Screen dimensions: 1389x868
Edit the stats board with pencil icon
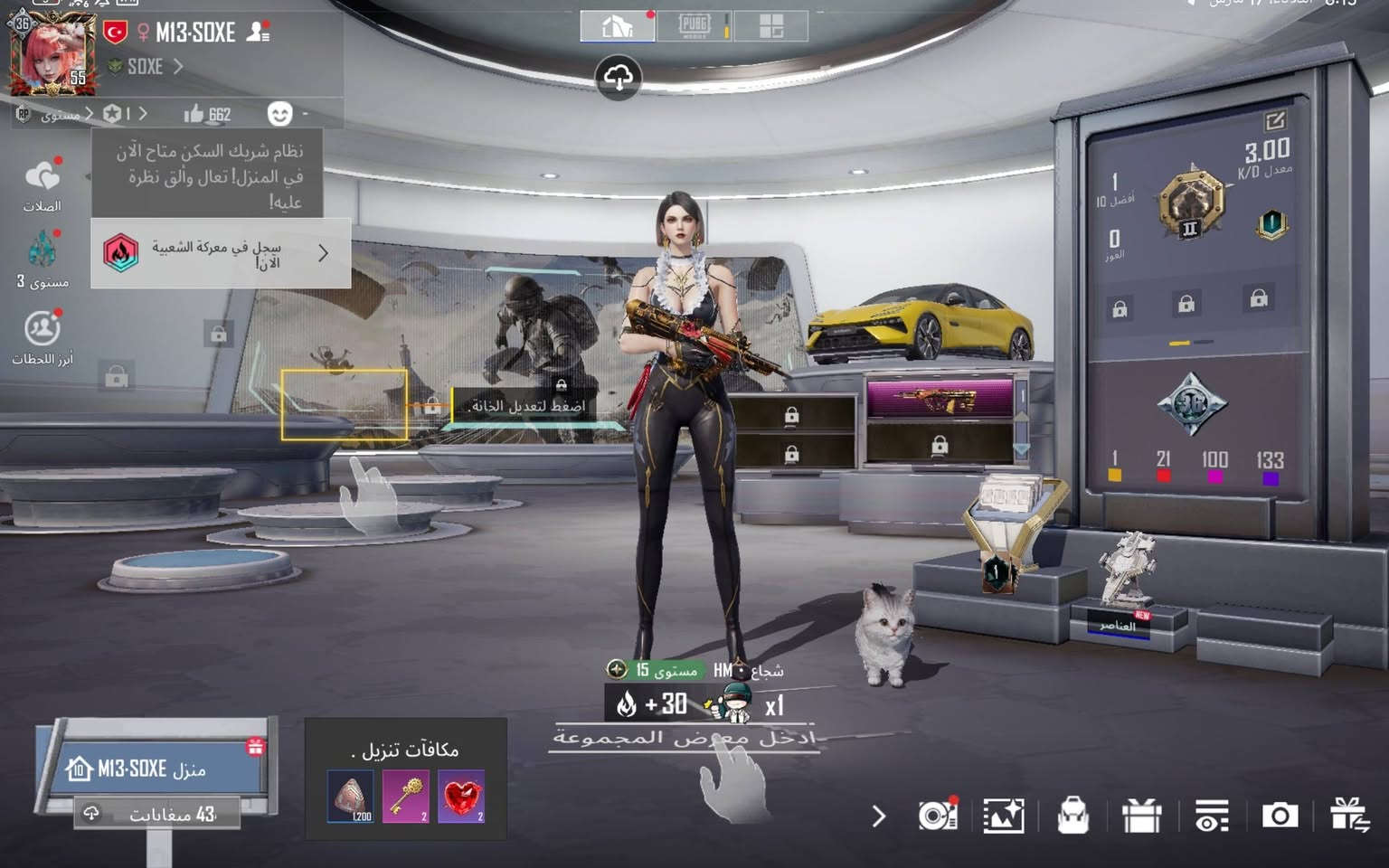(x=1275, y=120)
